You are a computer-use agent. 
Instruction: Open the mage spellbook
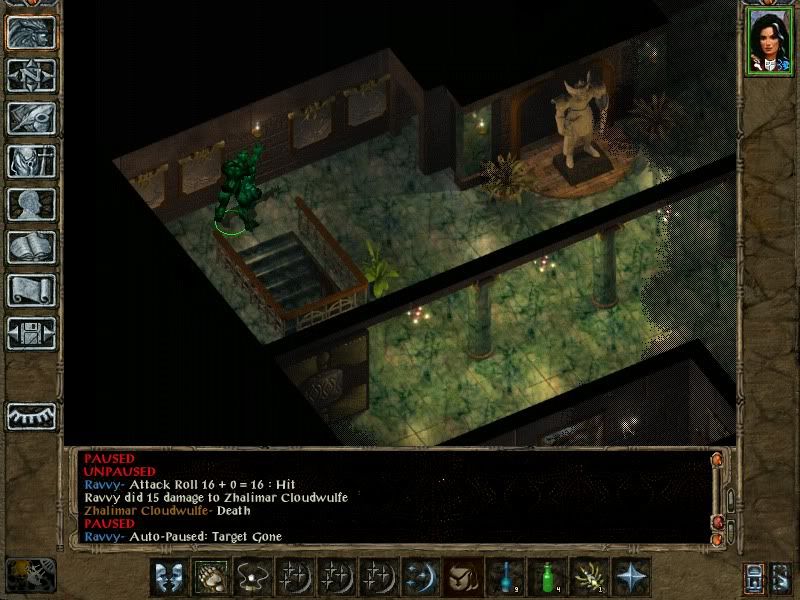[31, 247]
